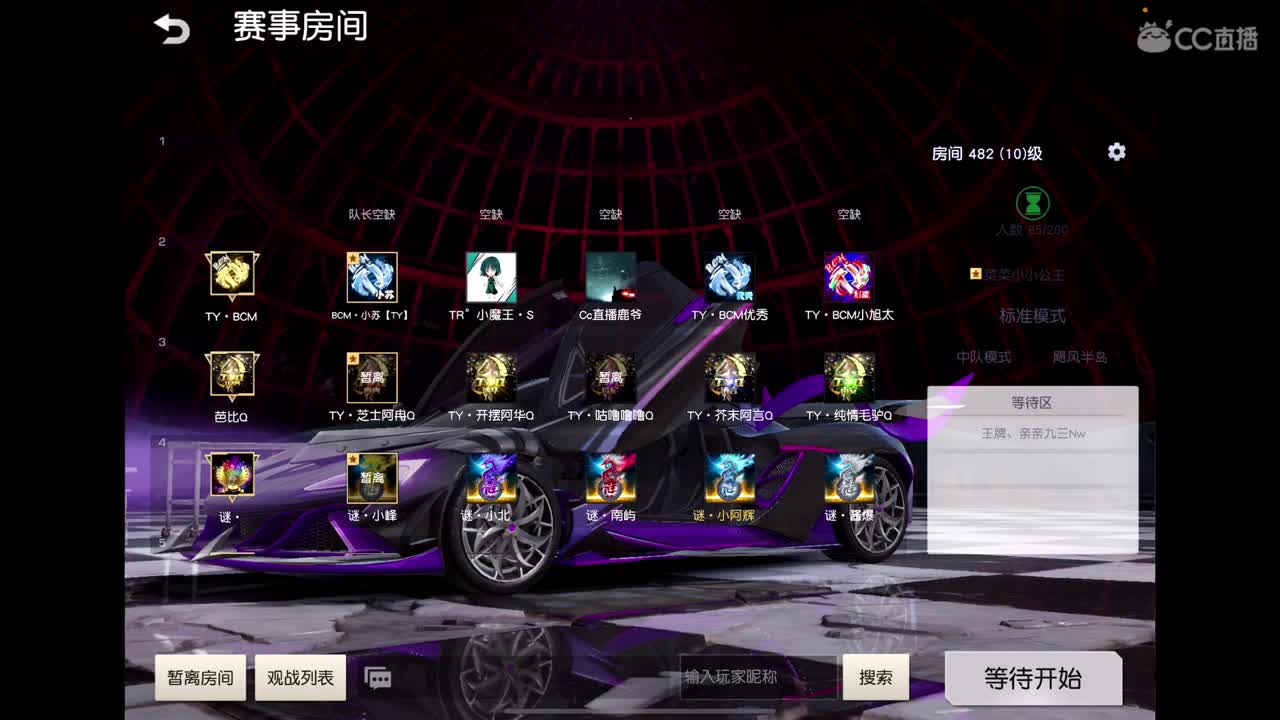Click room level 房间 482 (10)级 label
Image resolution: width=1280 pixels, height=720 pixels.
tap(986, 153)
